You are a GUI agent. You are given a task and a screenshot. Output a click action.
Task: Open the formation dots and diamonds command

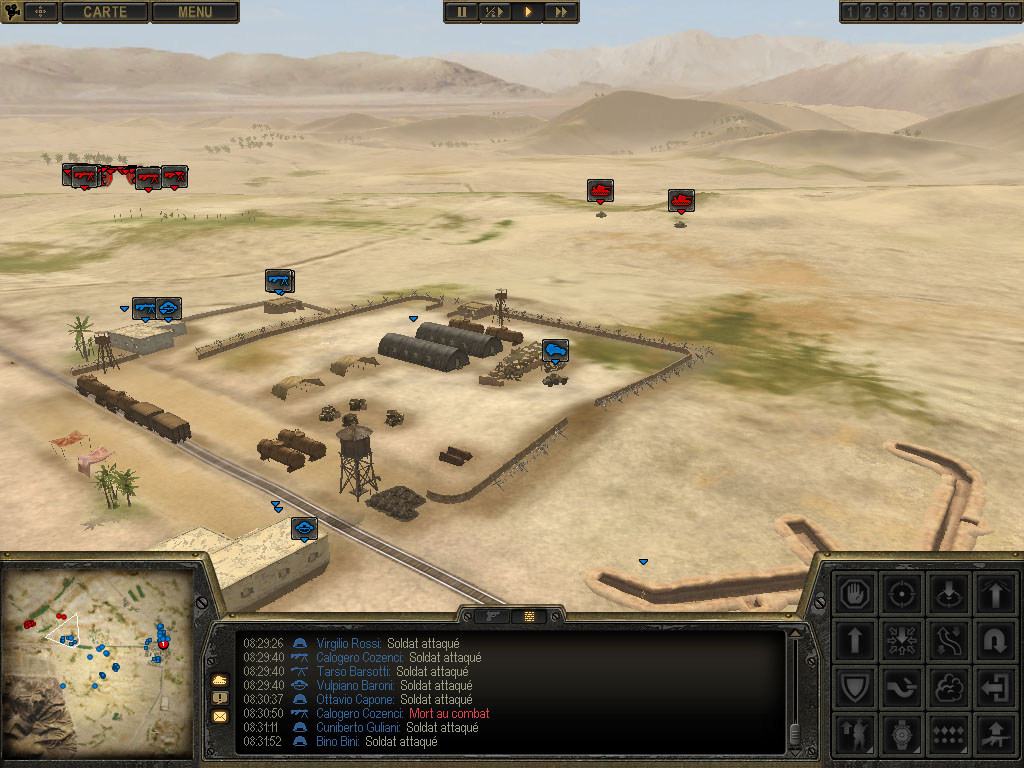point(948,734)
